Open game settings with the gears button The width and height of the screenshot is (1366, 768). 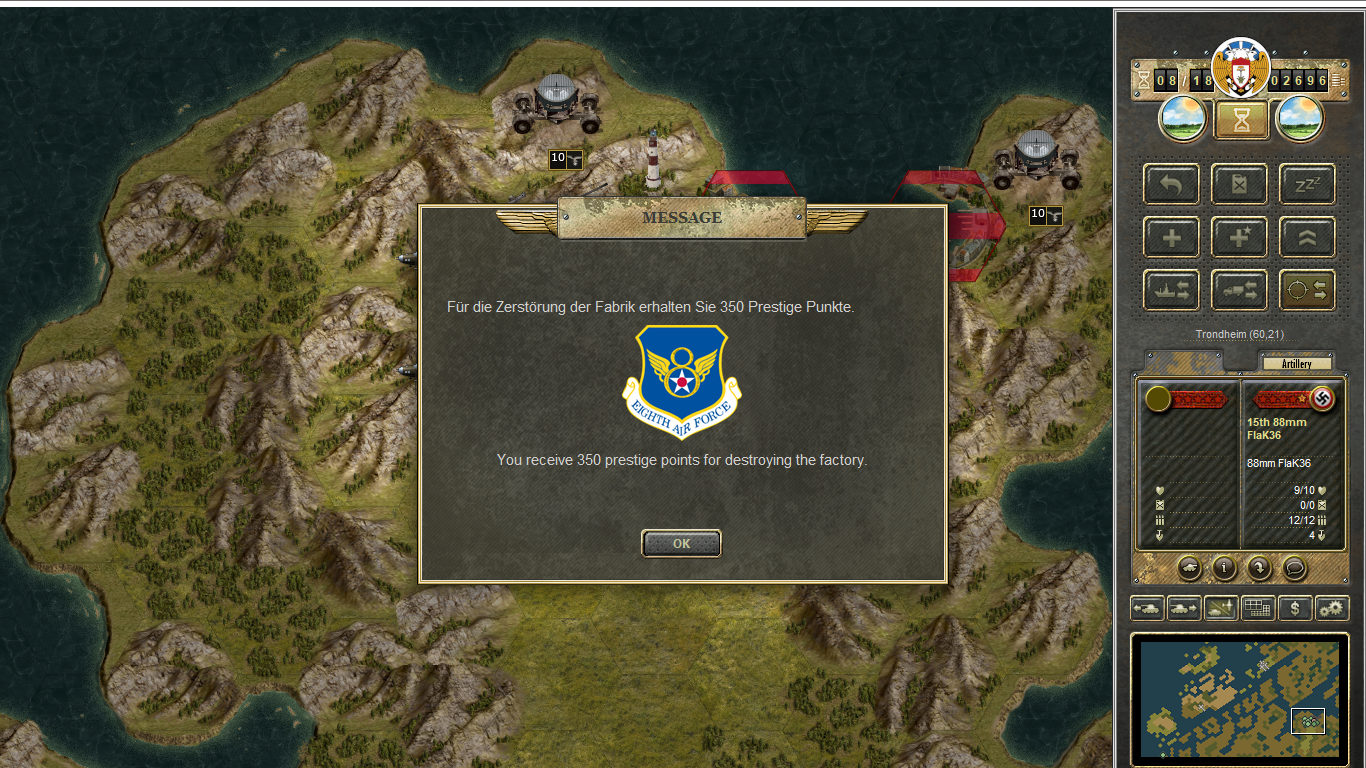tap(1332, 608)
